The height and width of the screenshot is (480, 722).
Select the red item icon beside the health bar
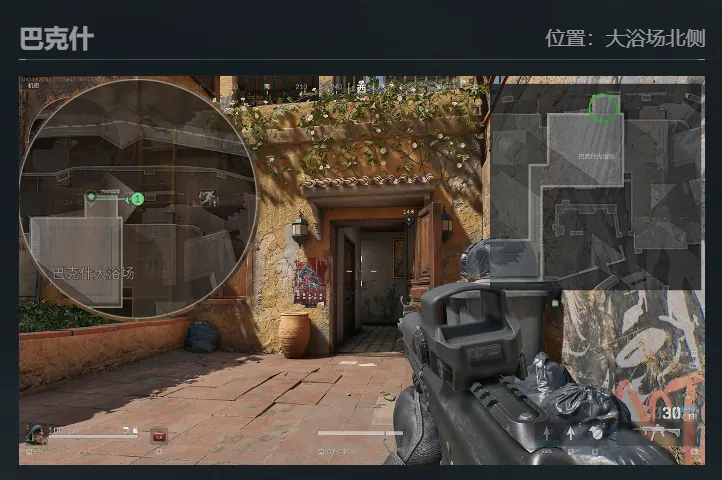[158, 435]
